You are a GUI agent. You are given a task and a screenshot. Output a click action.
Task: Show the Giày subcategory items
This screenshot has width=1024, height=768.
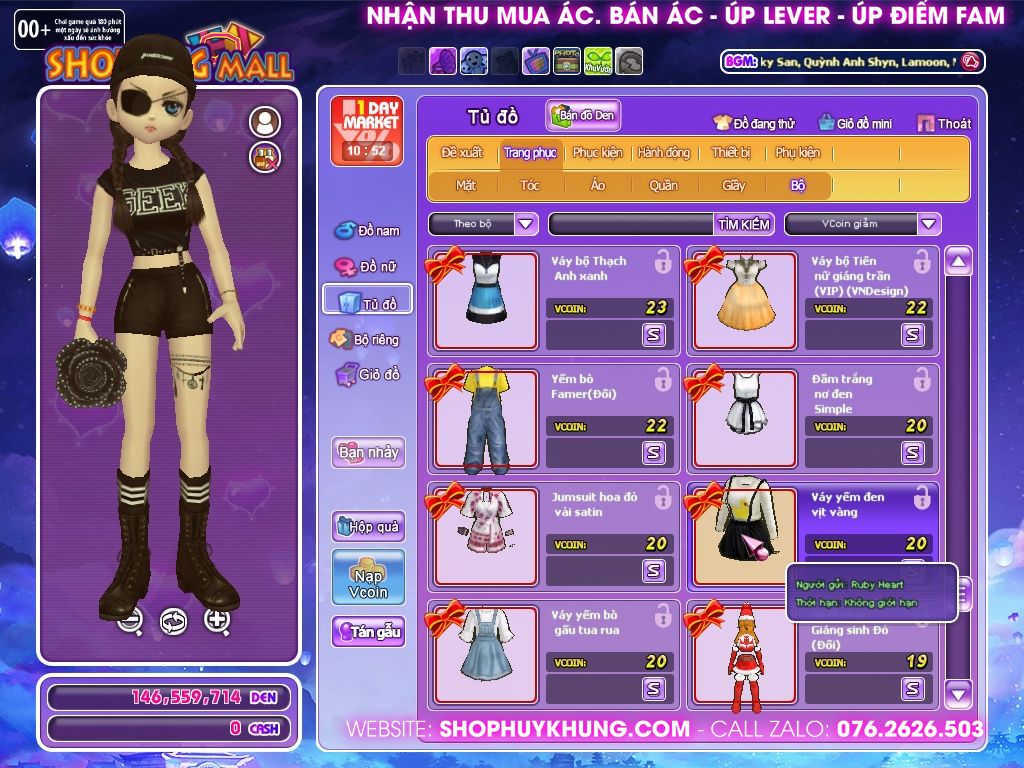(733, 185)
